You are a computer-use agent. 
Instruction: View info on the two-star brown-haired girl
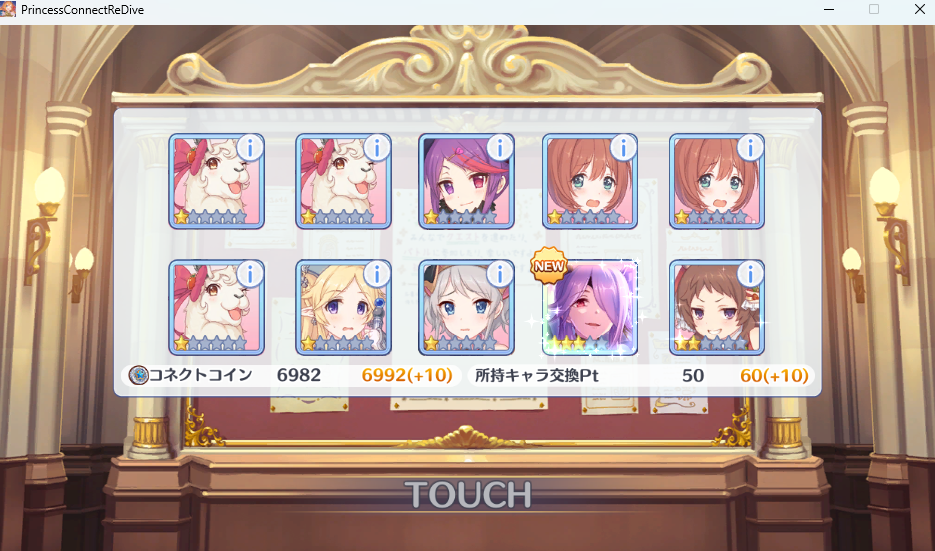749,274
